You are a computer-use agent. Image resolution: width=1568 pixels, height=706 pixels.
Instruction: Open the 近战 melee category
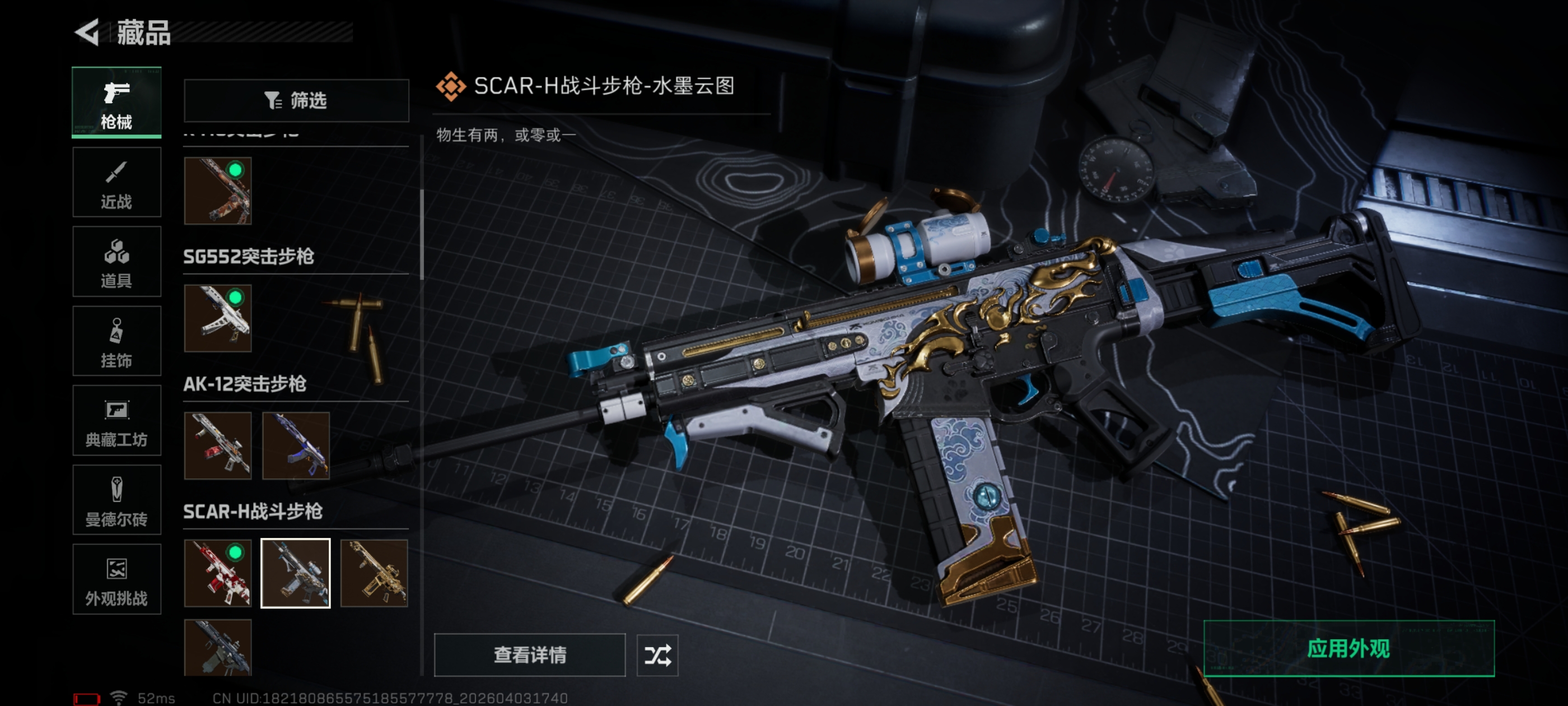point(116,182)
